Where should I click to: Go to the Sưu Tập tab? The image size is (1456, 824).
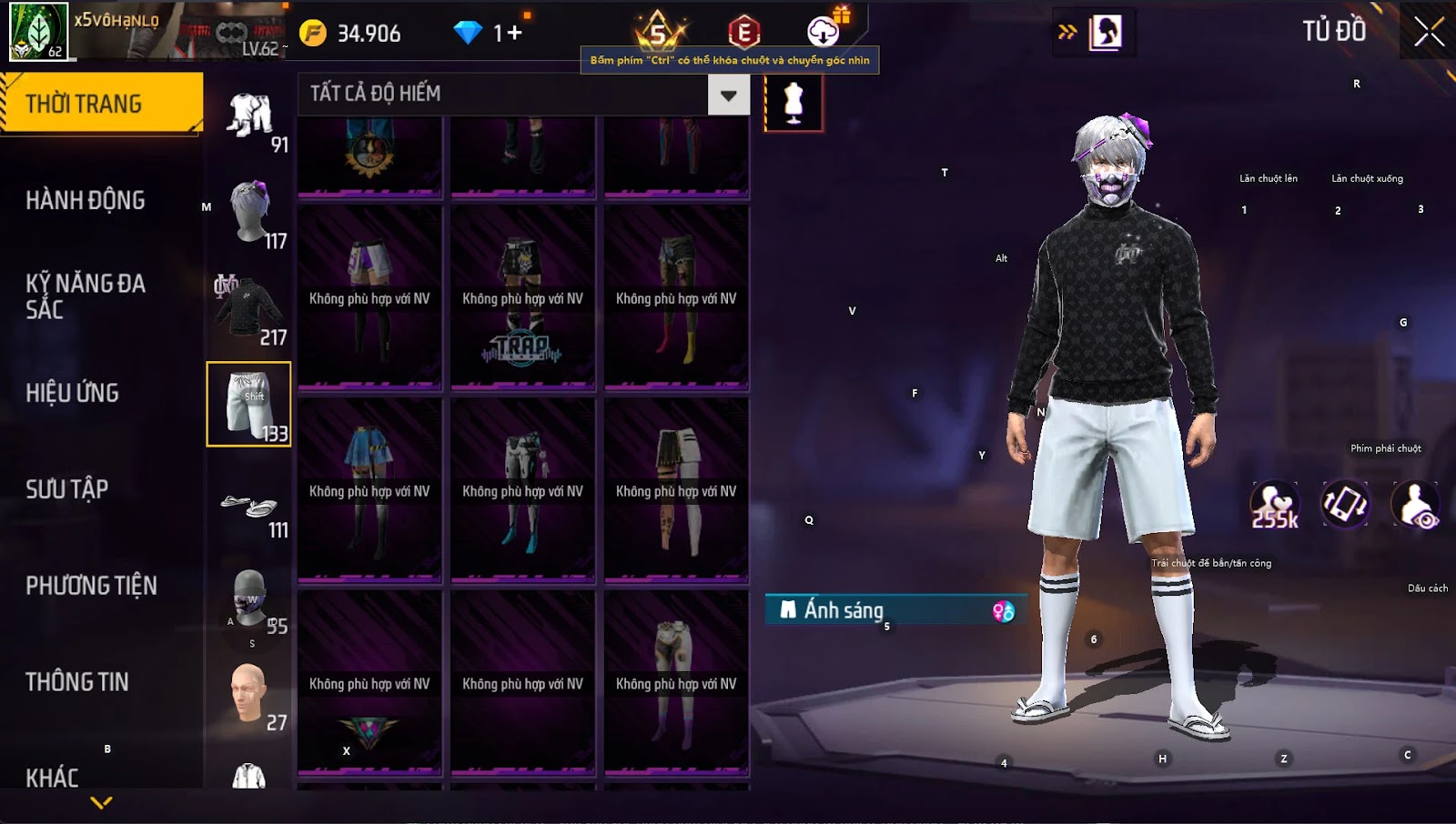tap(67, 489)
